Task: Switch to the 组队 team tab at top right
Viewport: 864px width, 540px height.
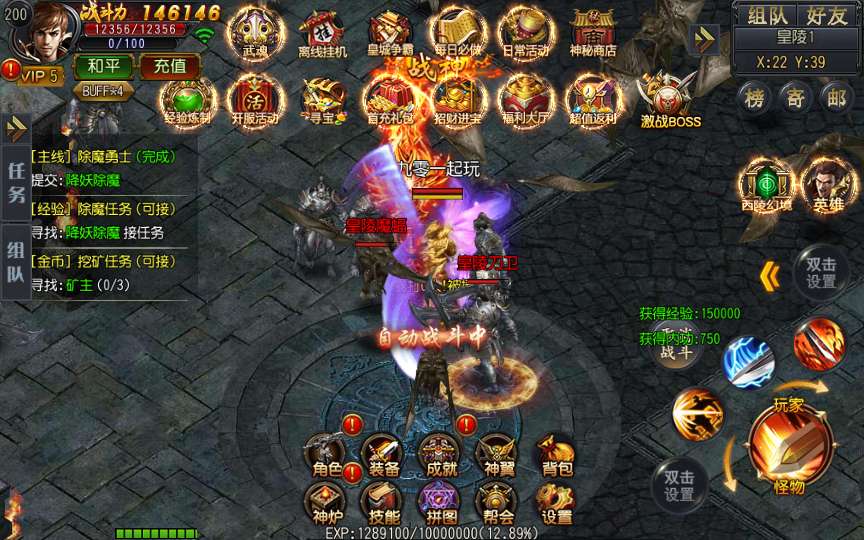Action: pos(765,15)
